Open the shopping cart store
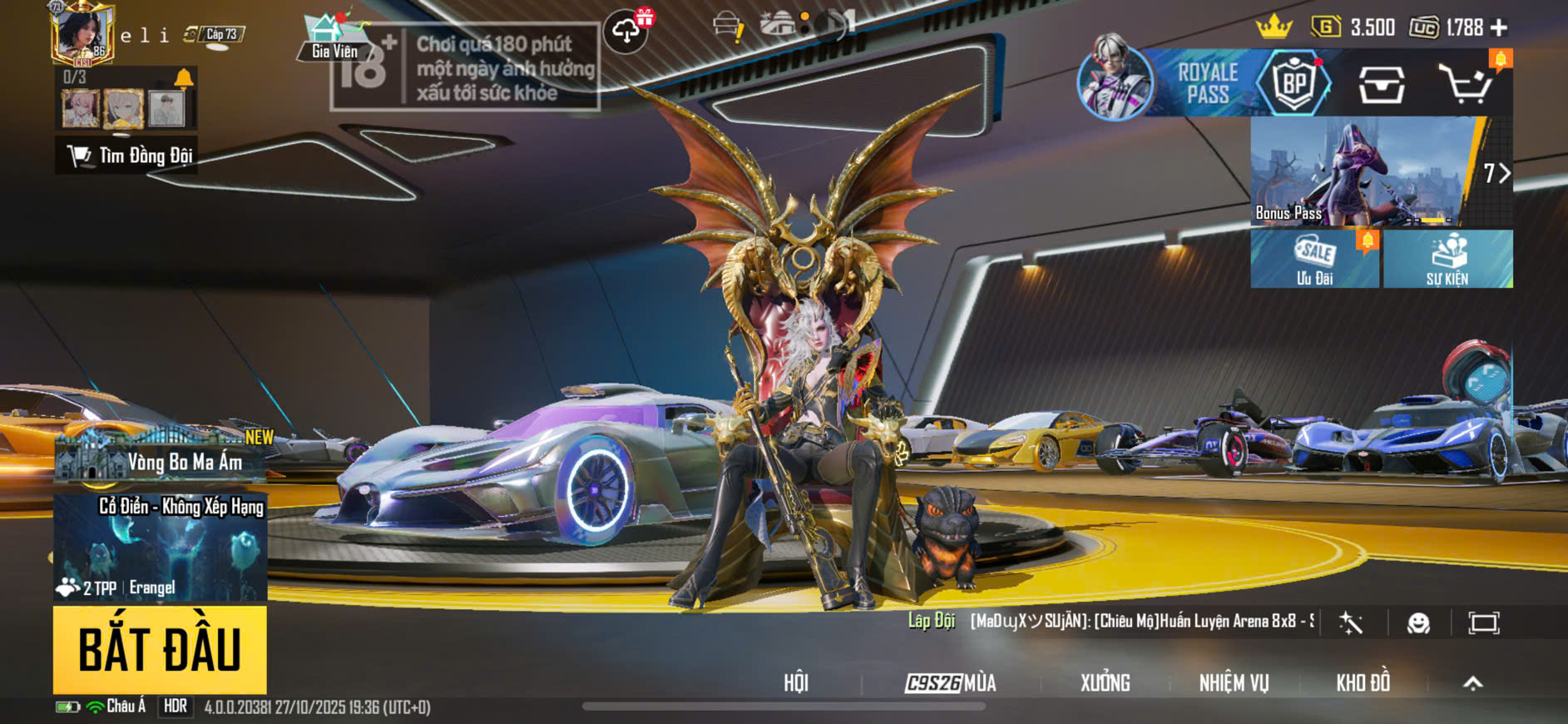Viewport: 1568px width, 724px height. [x=1466, y=84]
